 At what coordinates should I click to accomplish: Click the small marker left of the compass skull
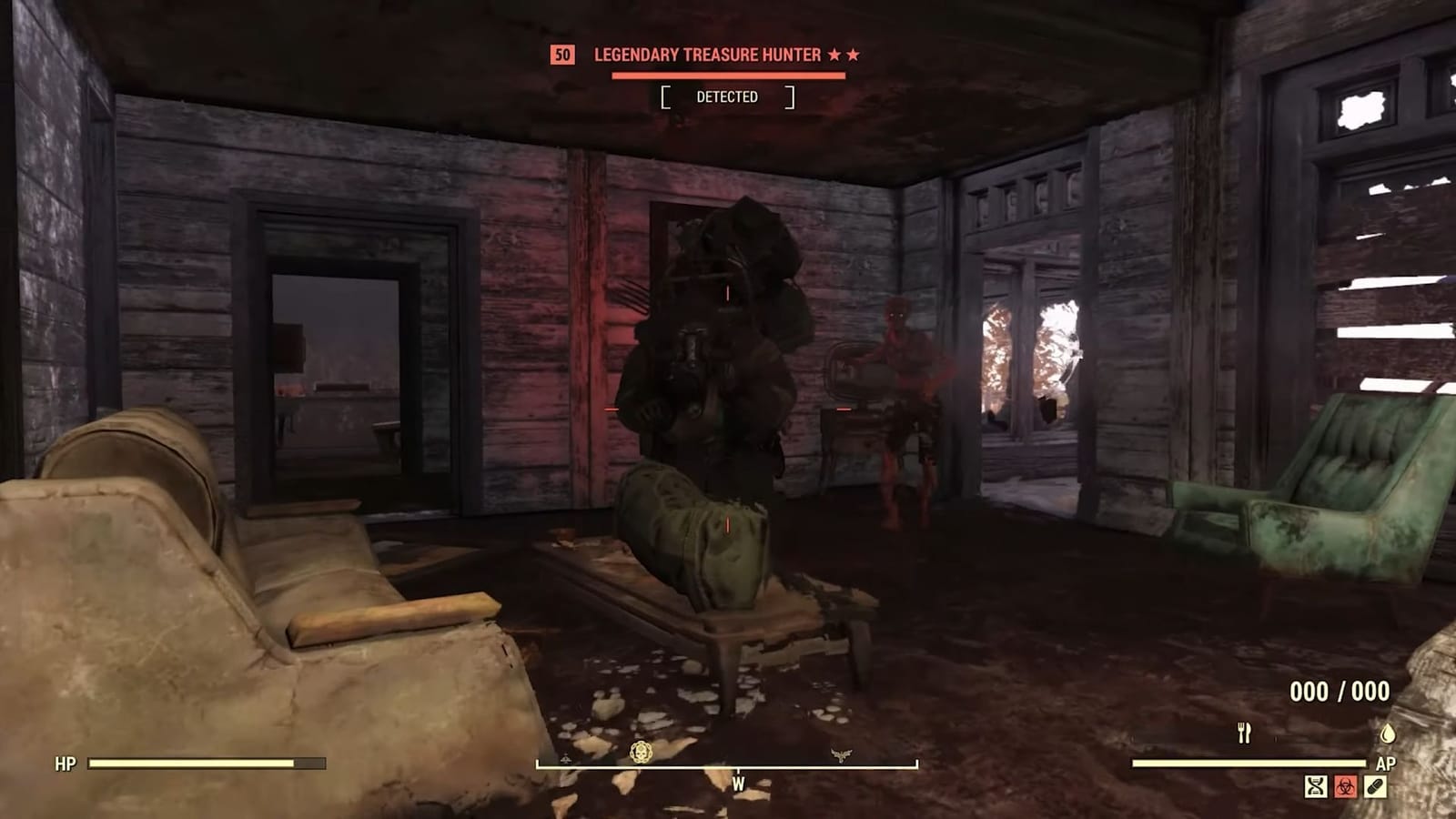tap(566, 757)
